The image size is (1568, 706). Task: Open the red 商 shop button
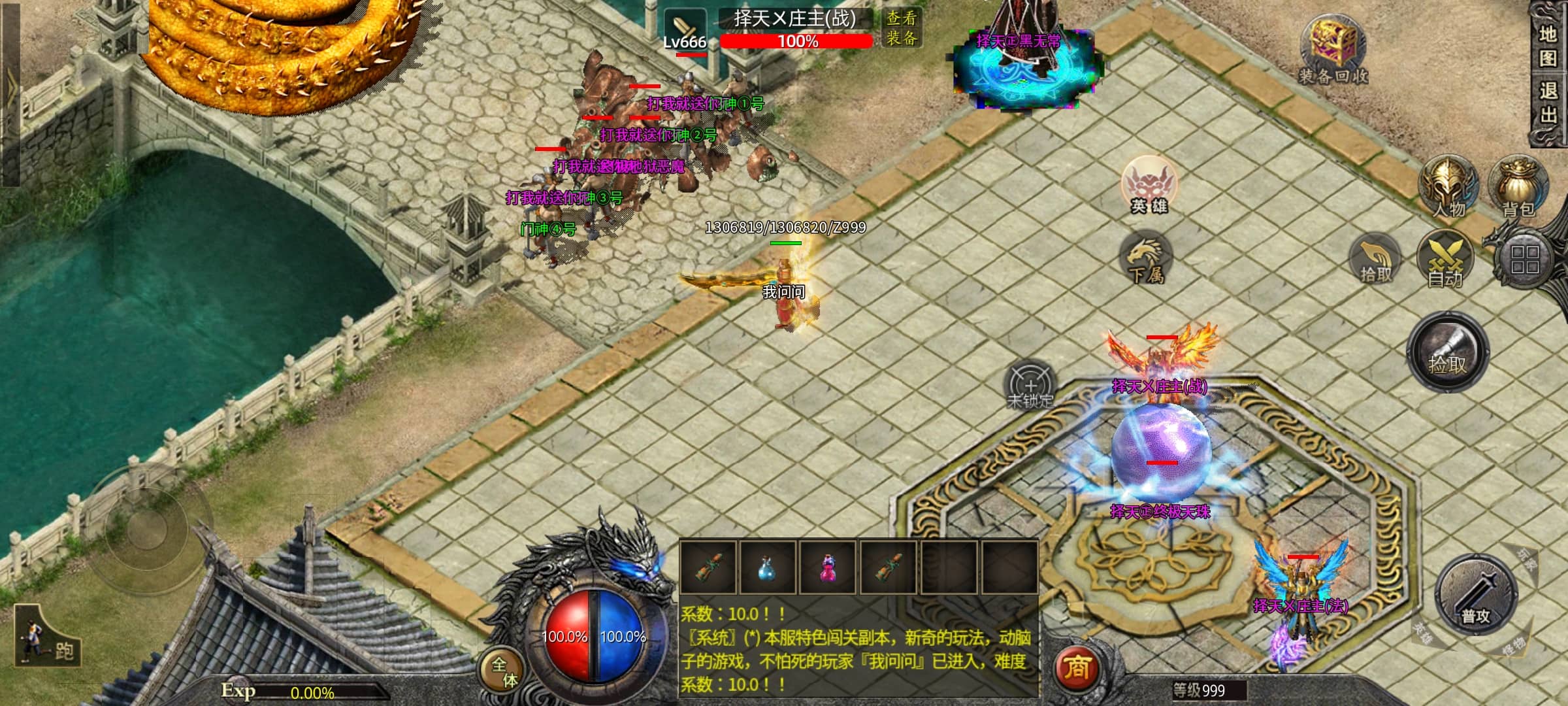[x=1076, y=667]
